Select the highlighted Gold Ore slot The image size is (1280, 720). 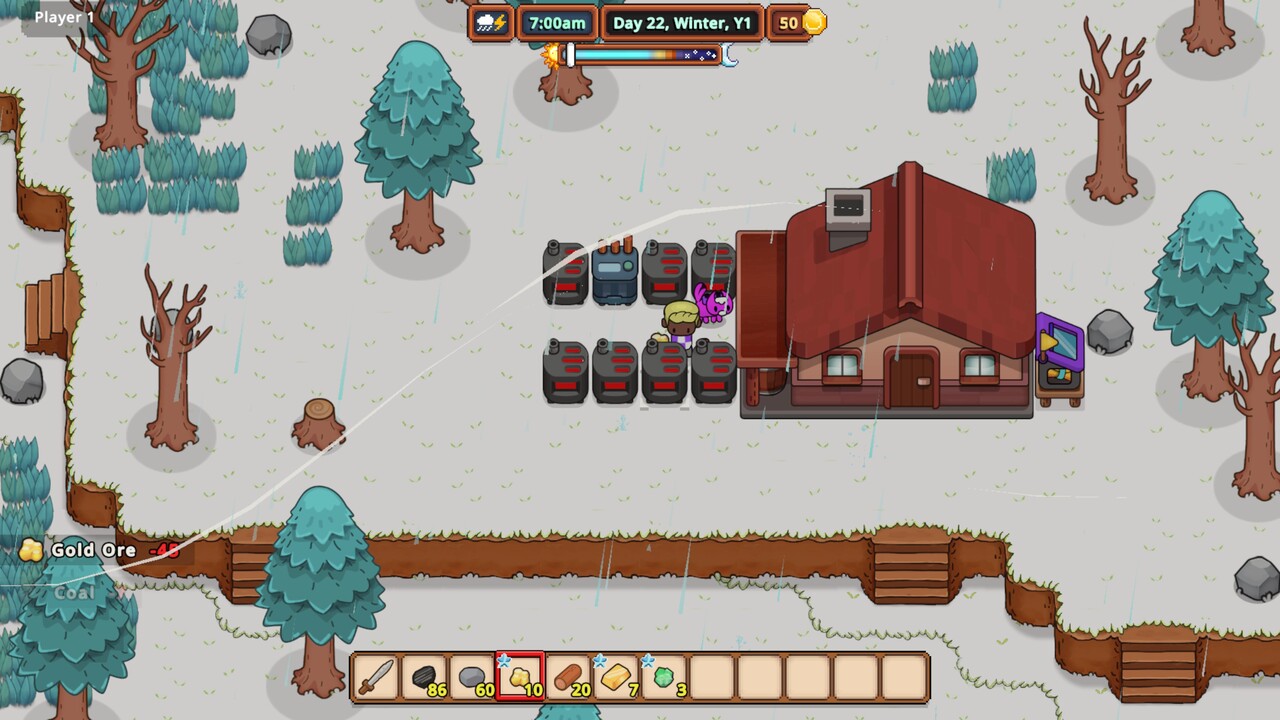coord(519,678)
